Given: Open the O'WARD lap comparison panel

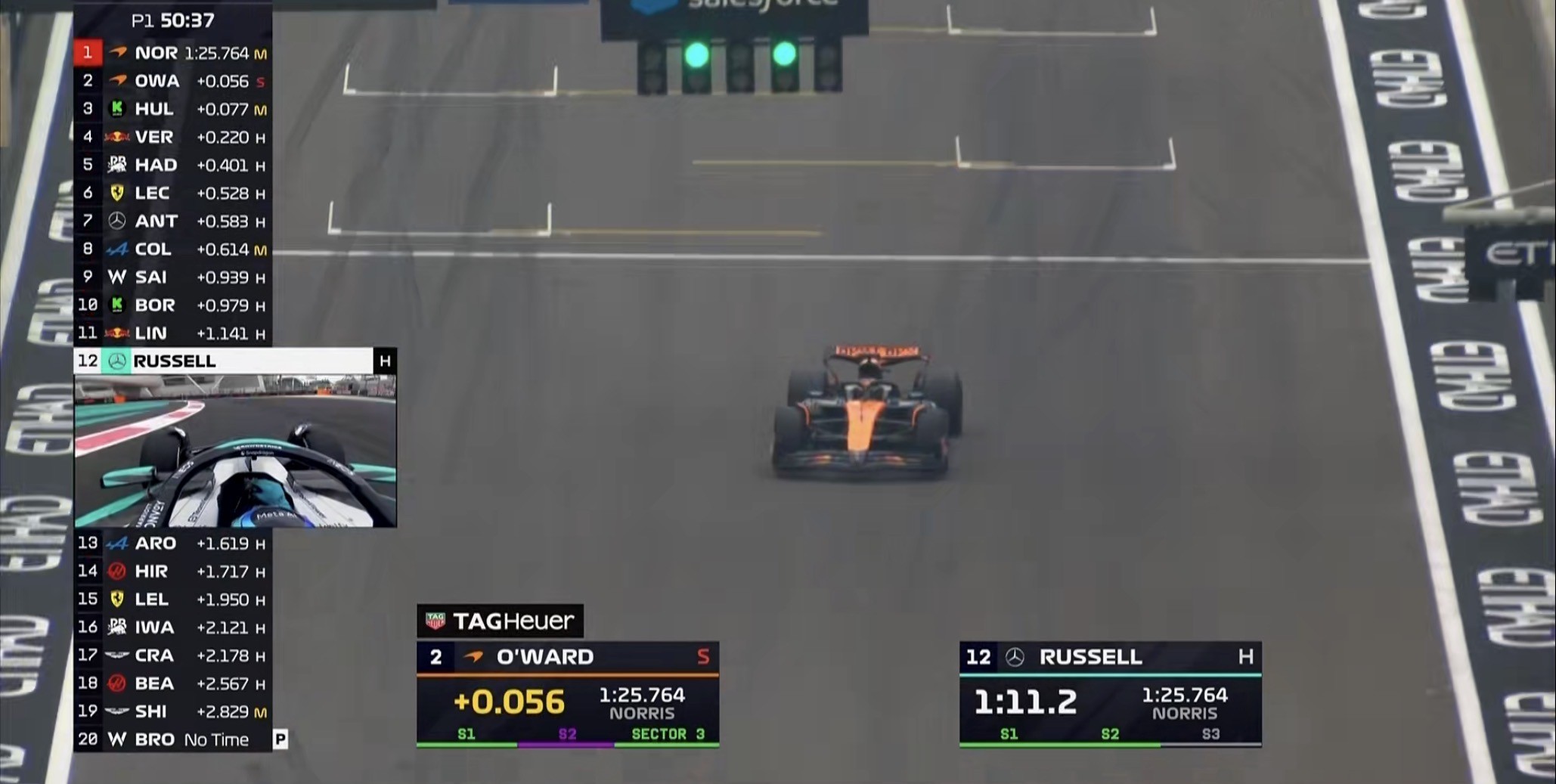Looking at the screenshot, I should click(x=567, y=695).
